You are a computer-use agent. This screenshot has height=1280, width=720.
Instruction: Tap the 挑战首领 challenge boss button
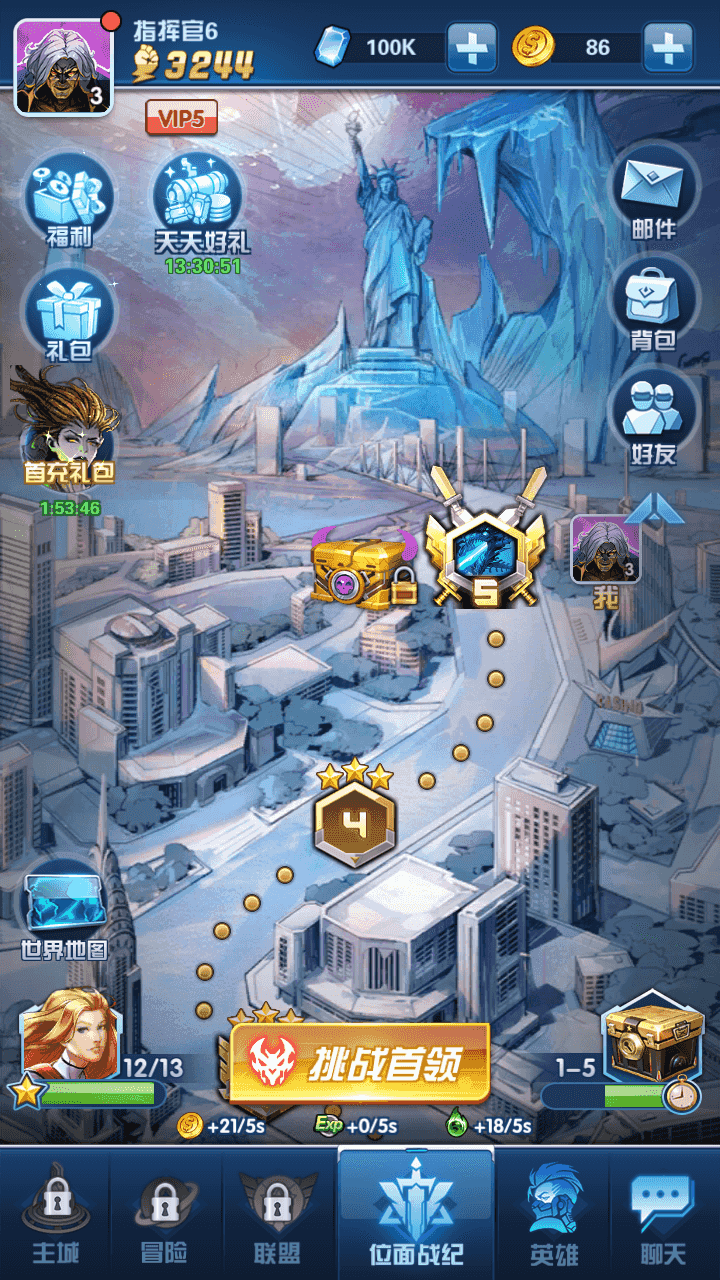click(x=360, y=1062)
